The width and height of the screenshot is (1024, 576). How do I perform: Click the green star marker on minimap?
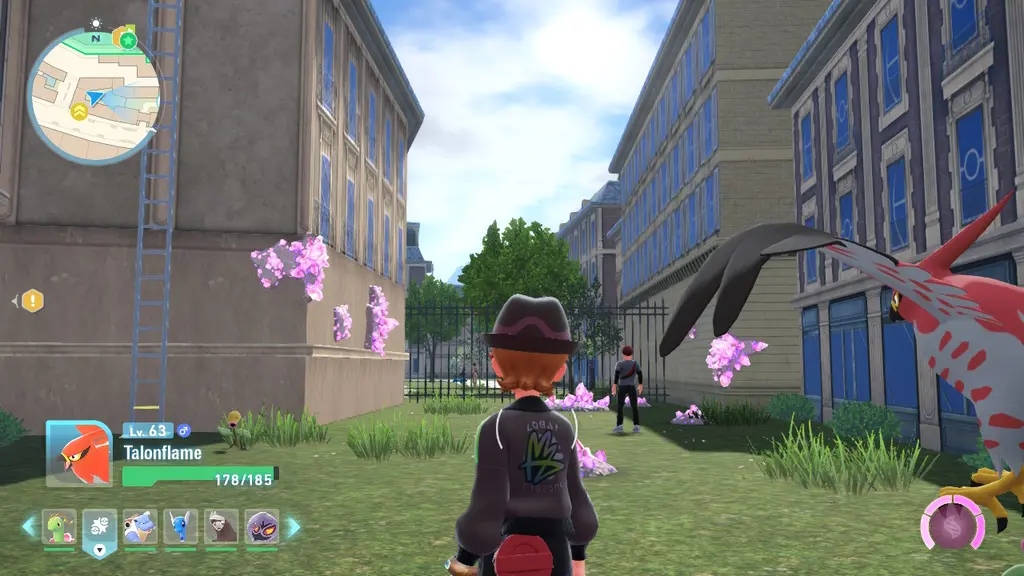pyautogui.click(x=128, y=39)
